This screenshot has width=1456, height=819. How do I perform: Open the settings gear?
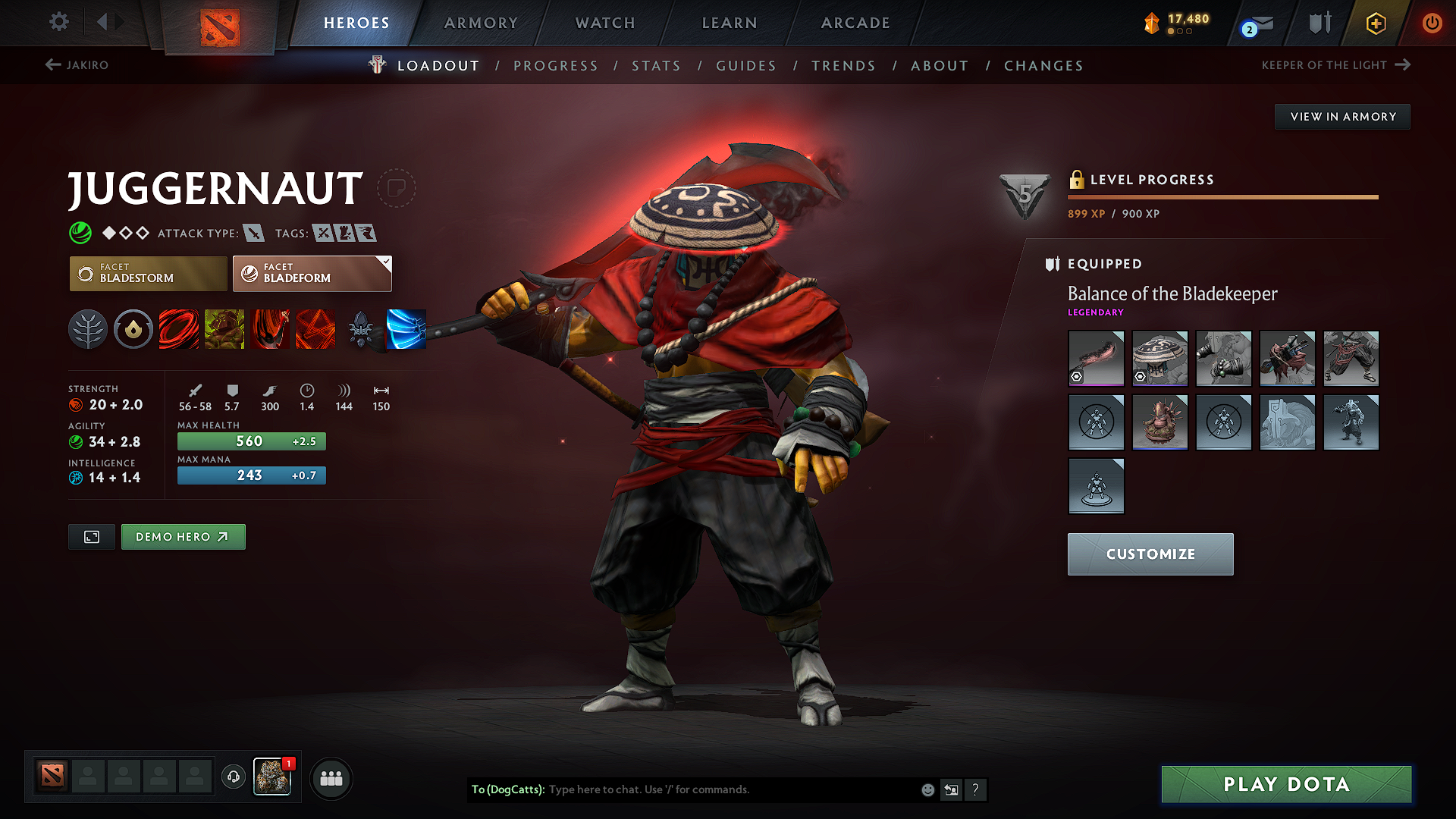point(58,22)
